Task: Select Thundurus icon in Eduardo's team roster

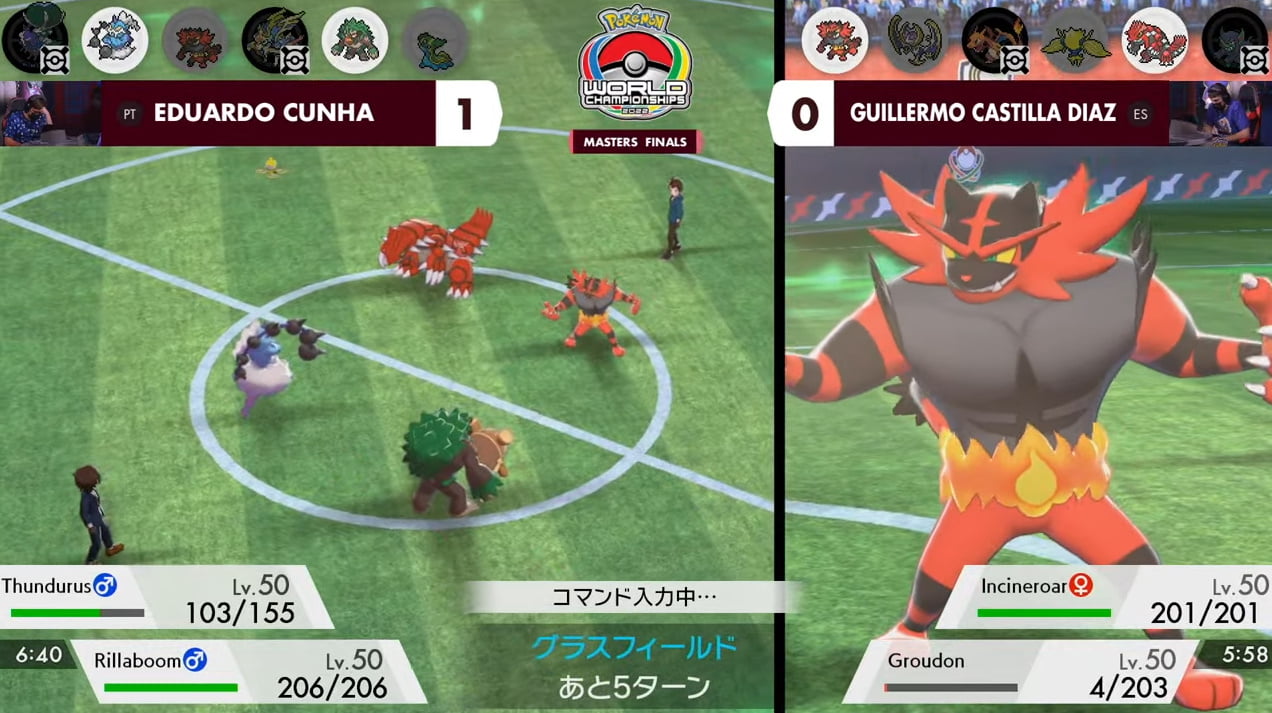Action: 114,40
